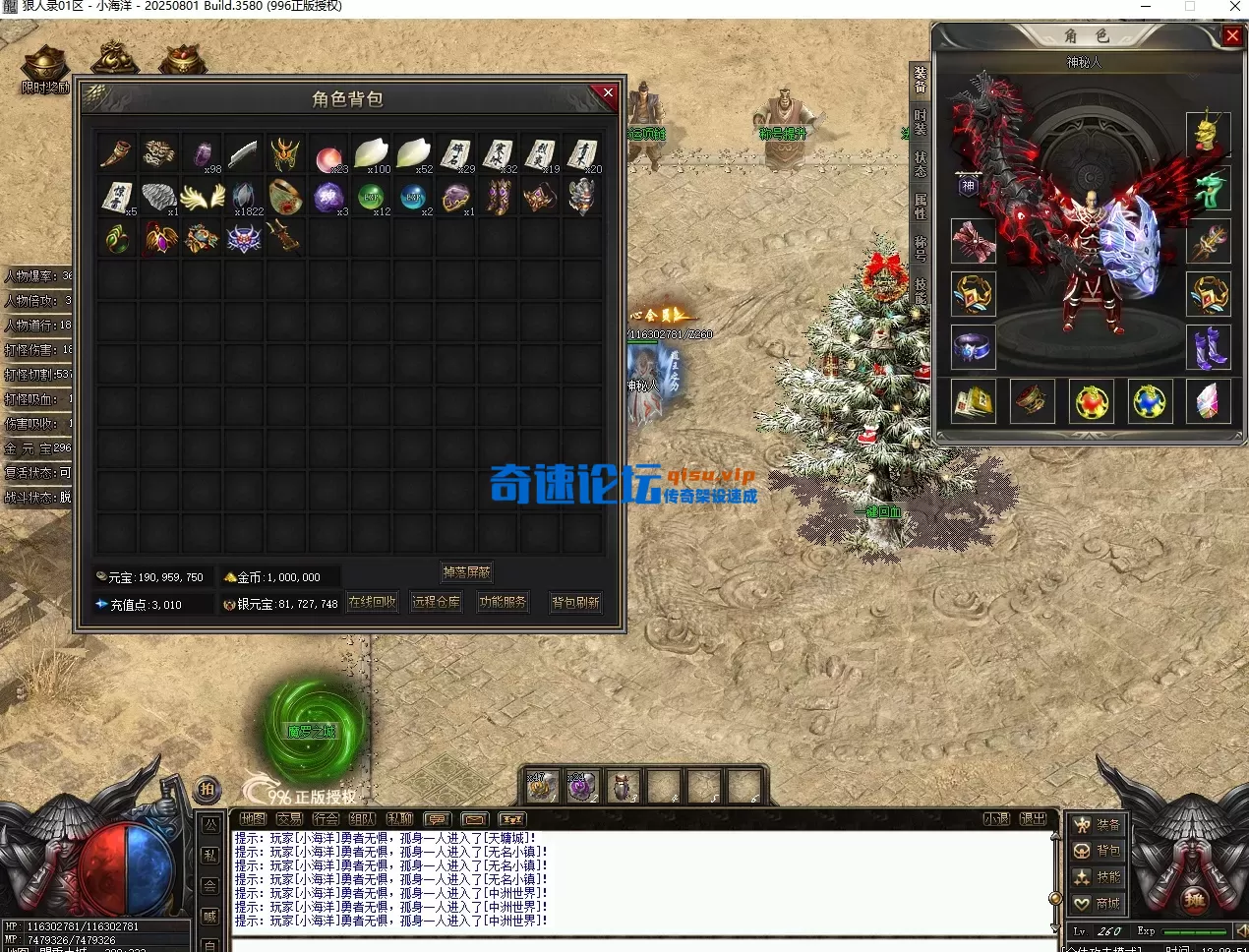The image size is (1249, 952).
Task: Open the 属性 attributes tab
Action: [x=921, y=206]
